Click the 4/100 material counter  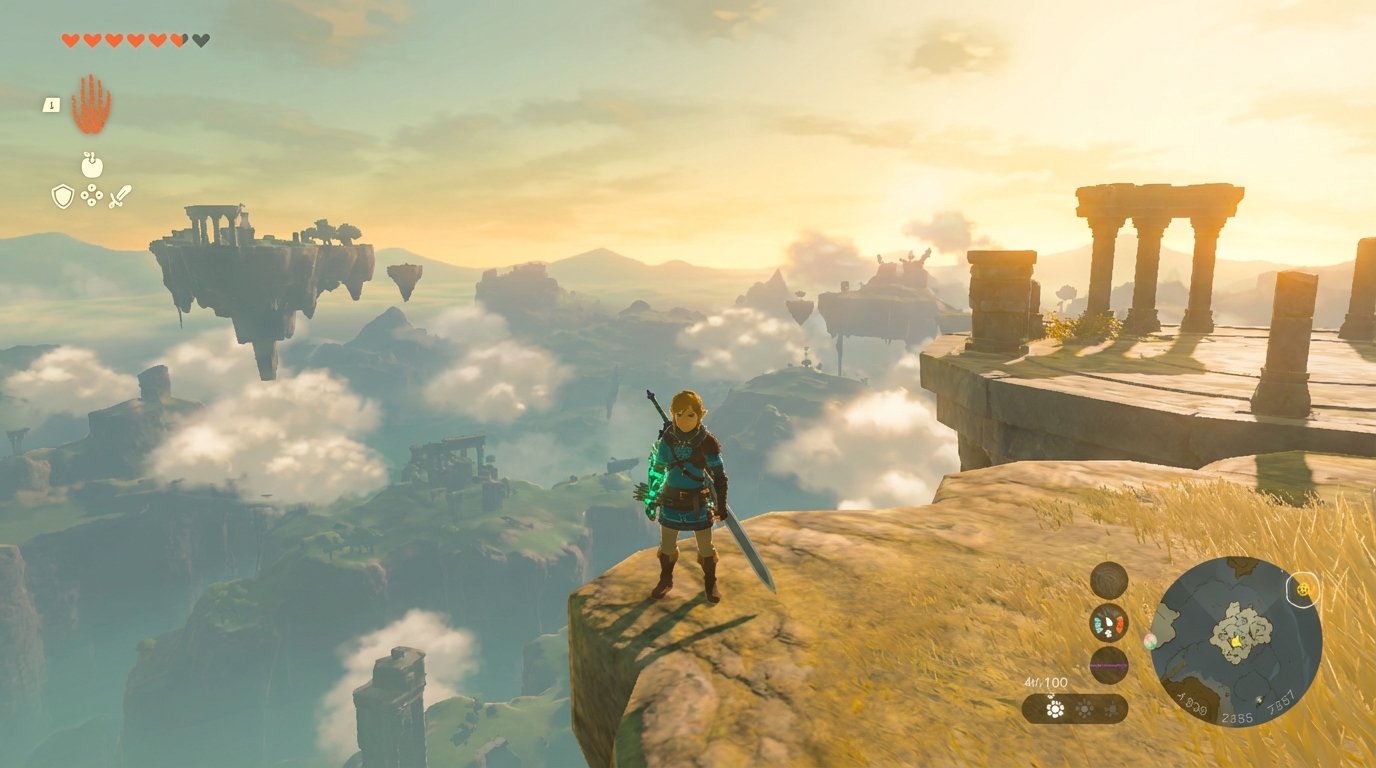1046,681
